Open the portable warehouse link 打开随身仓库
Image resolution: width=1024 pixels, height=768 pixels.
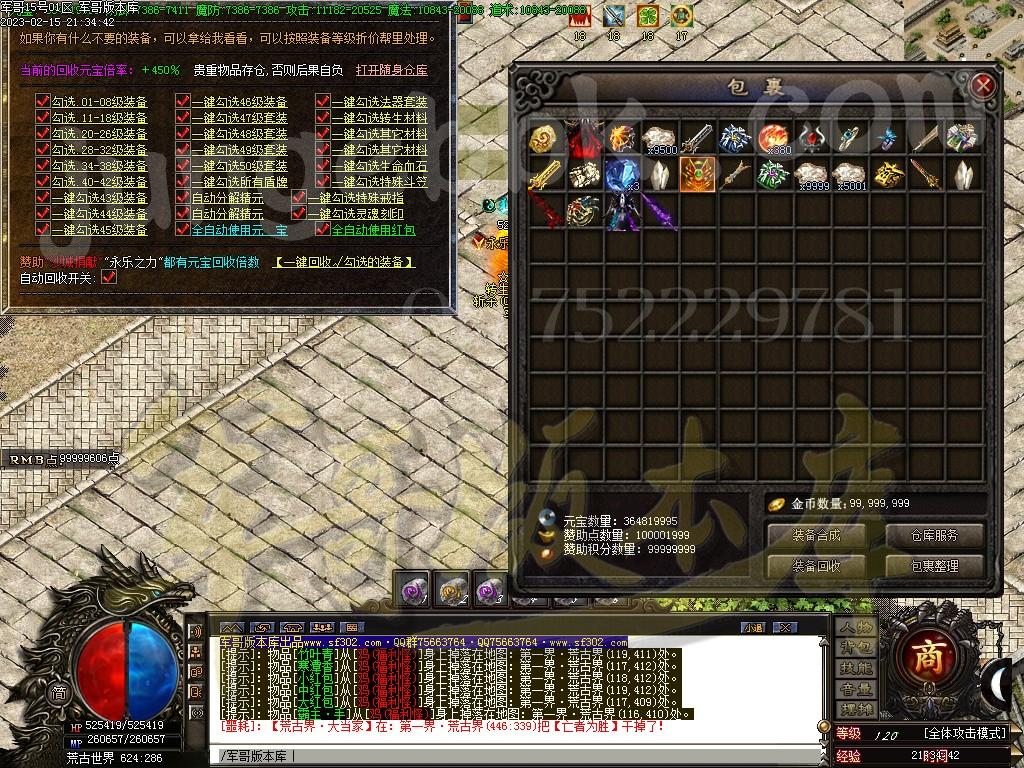pos(392,70)
